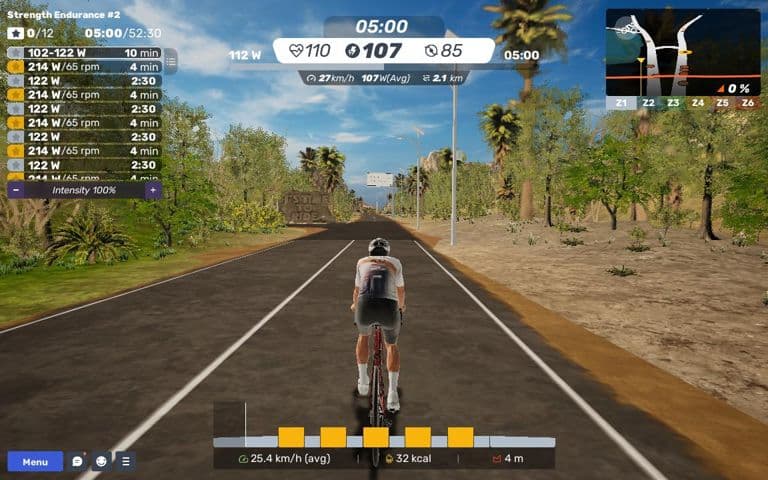The height and width of the screenshot is (480, 768).
Task: Click the workout profile graph bar
Action: pyautogui.click(x=384, y=437)
